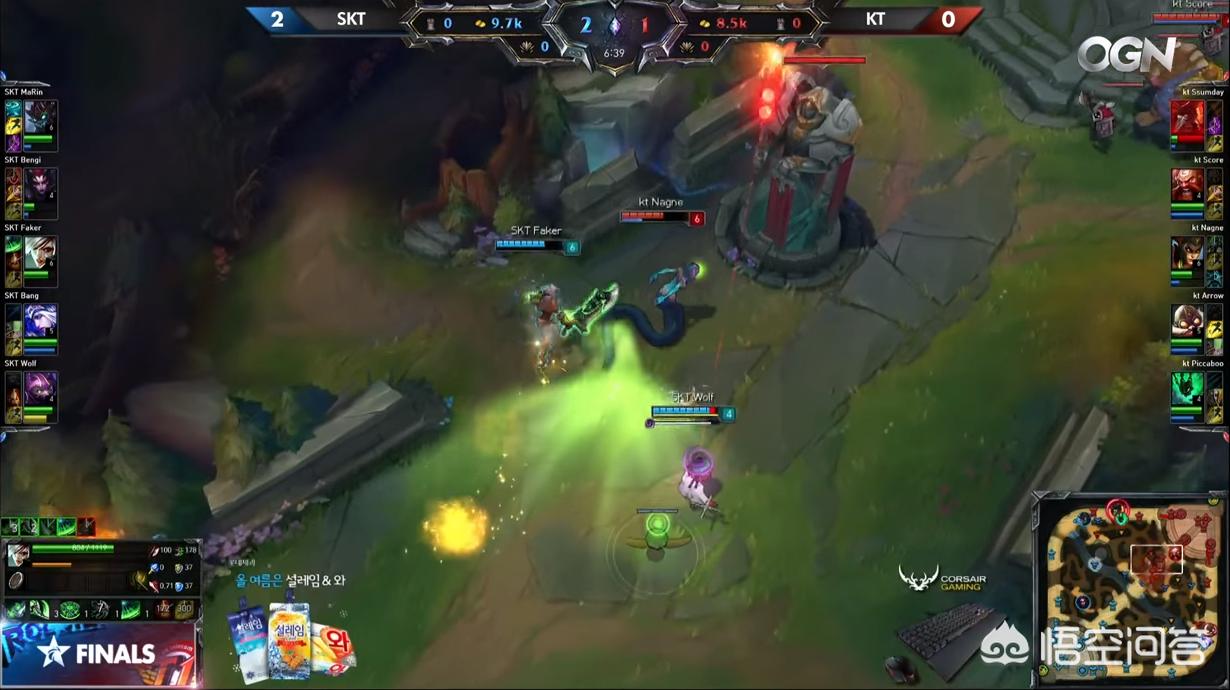Click SKT Bang's champion portrait
Viewport: 1230px width, 690px height.
click(41, 322)
